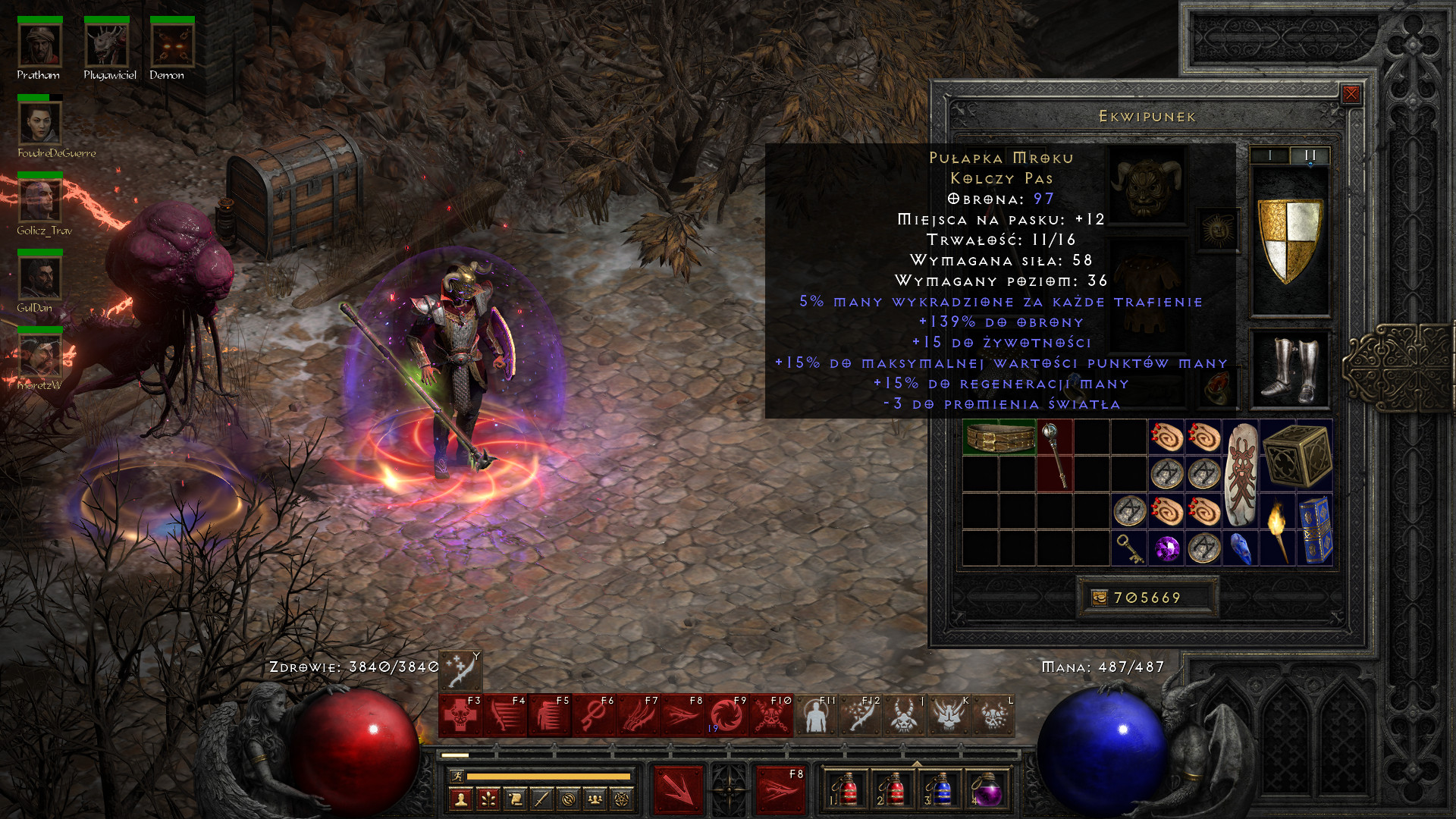Viewport: 1456px width, 819px height.
Task: Click Pratham's party portrait
Action: pos(39,45)
